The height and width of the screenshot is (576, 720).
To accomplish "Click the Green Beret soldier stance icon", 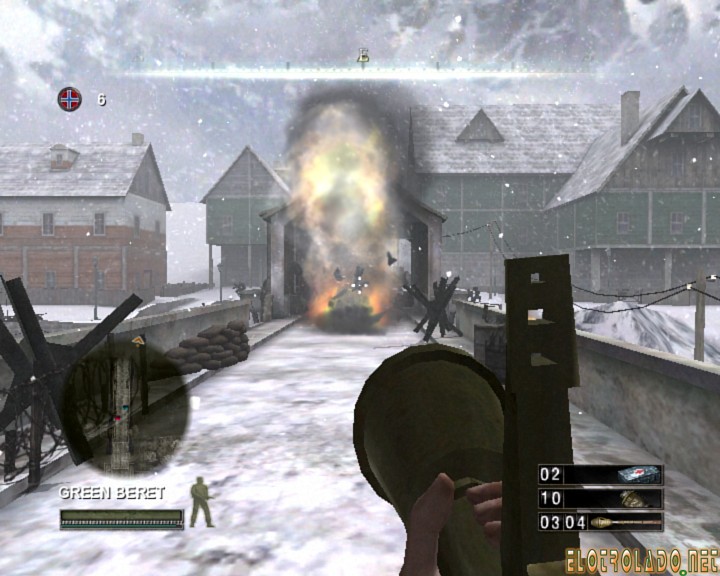I will [202, 503].
